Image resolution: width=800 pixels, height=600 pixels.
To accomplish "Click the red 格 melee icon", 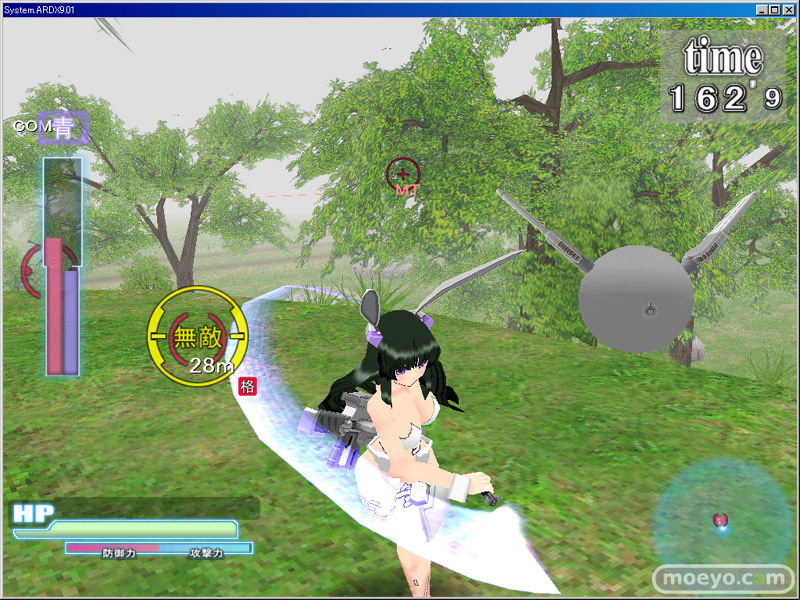I will 246,384.
